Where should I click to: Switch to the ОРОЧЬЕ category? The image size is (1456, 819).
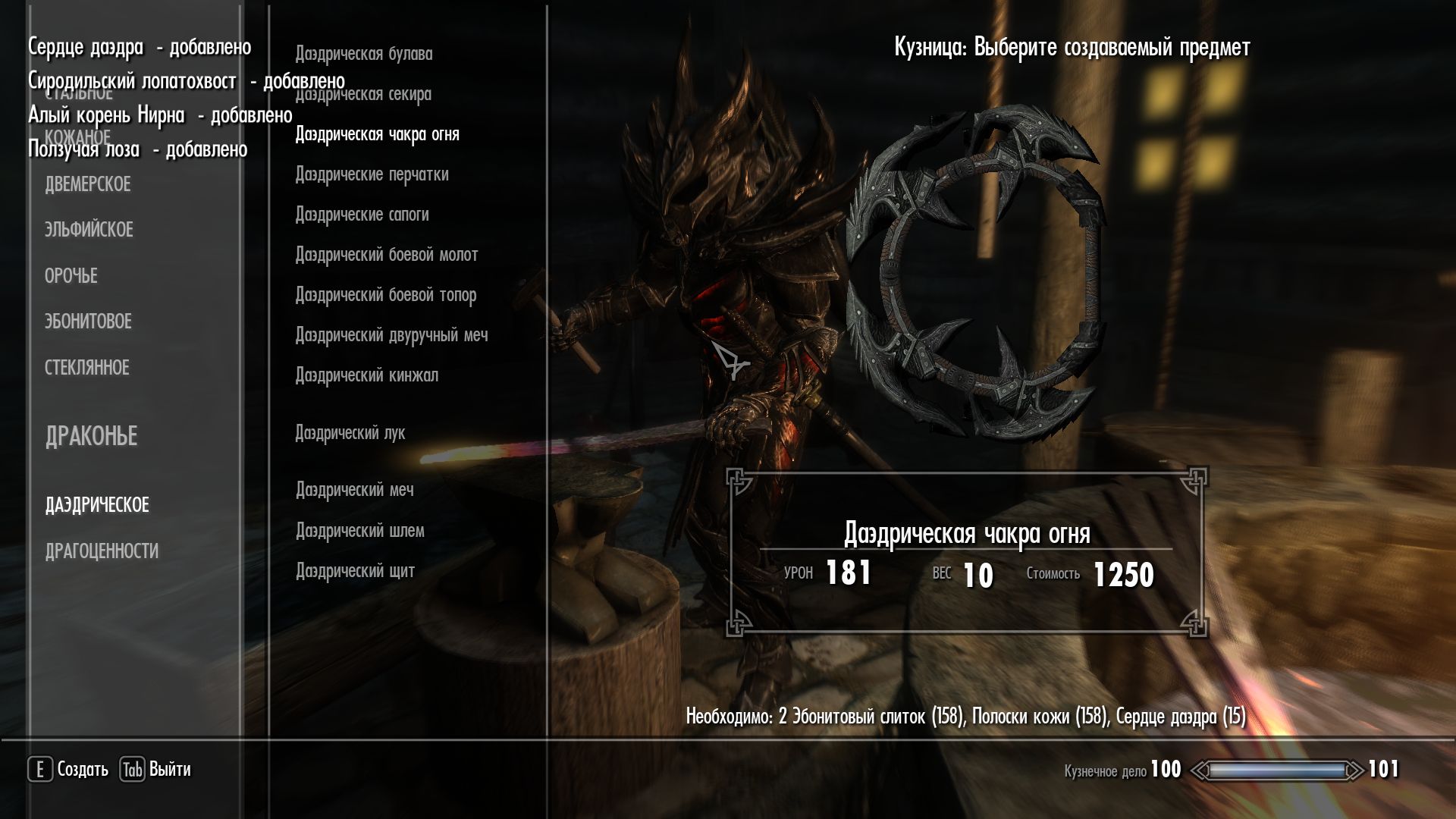click(x=71, y=276)
